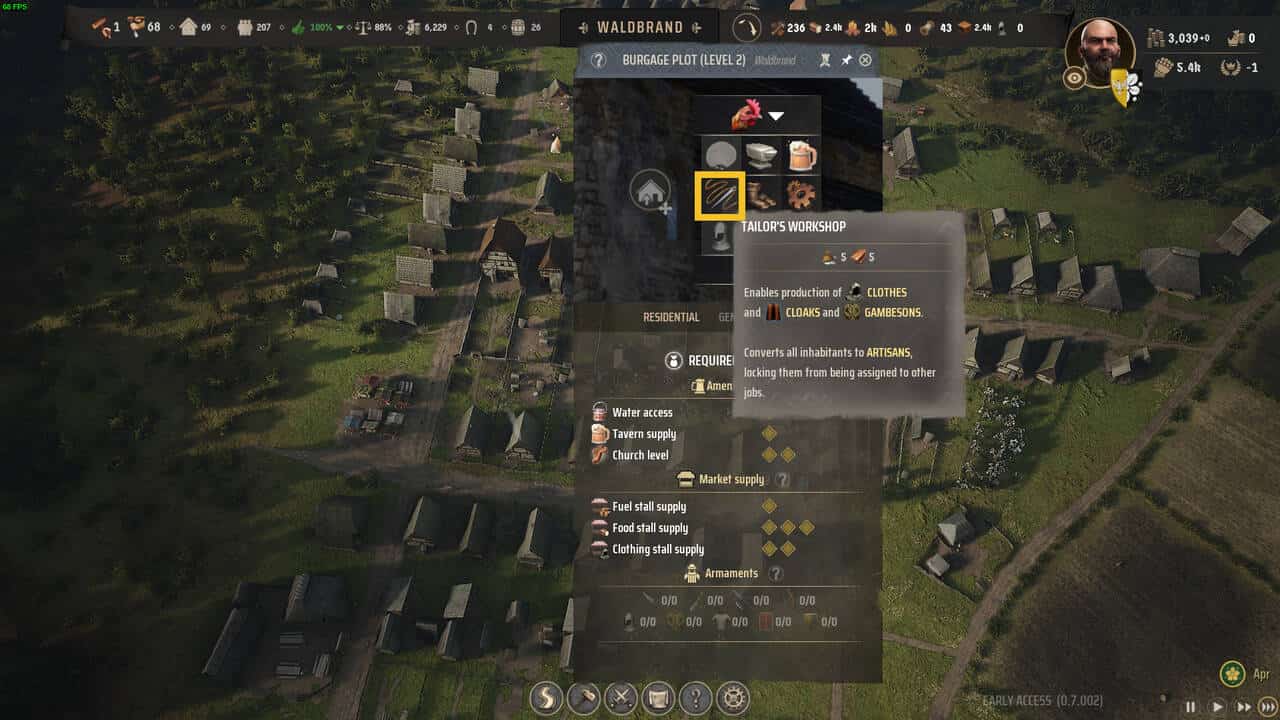
Task: Select the Tailor's Workshop extension
Action: [719, 195]
